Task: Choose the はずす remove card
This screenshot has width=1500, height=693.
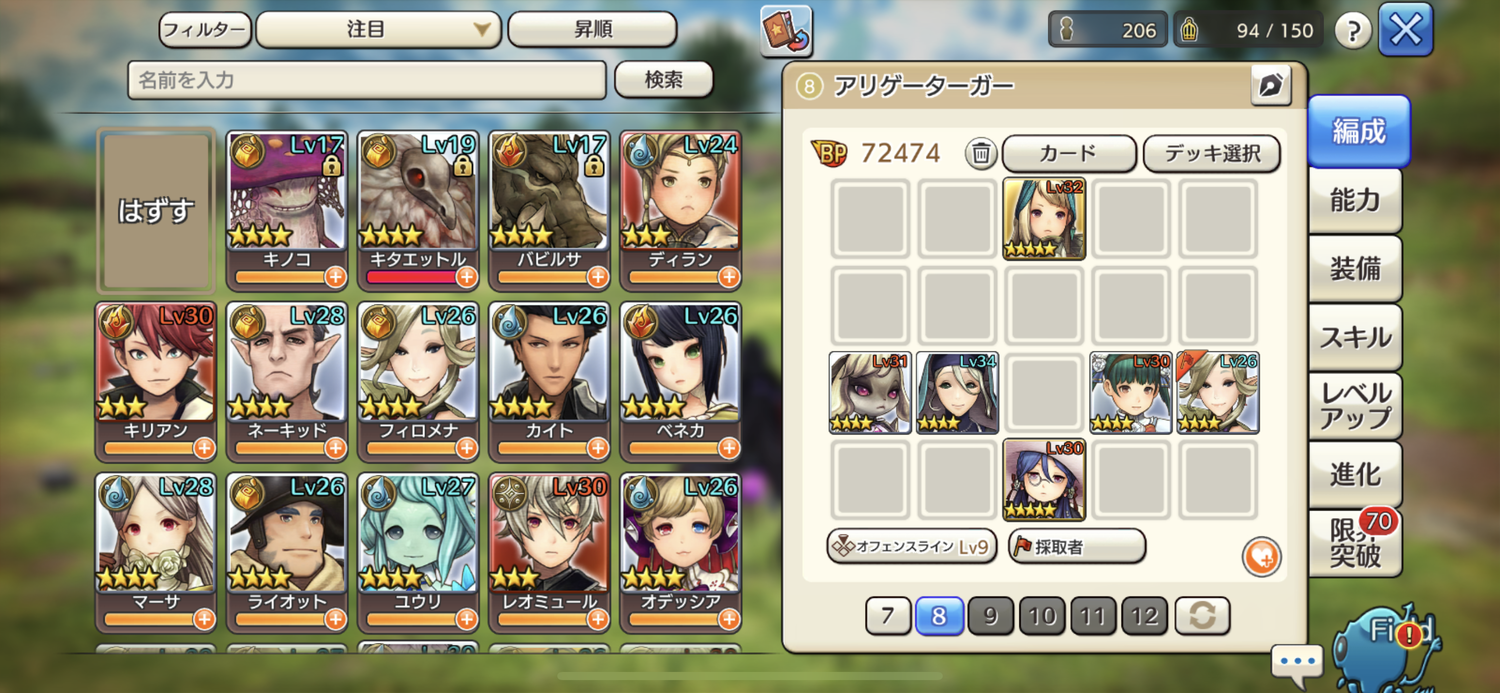Action: click(x=156, y=211)
